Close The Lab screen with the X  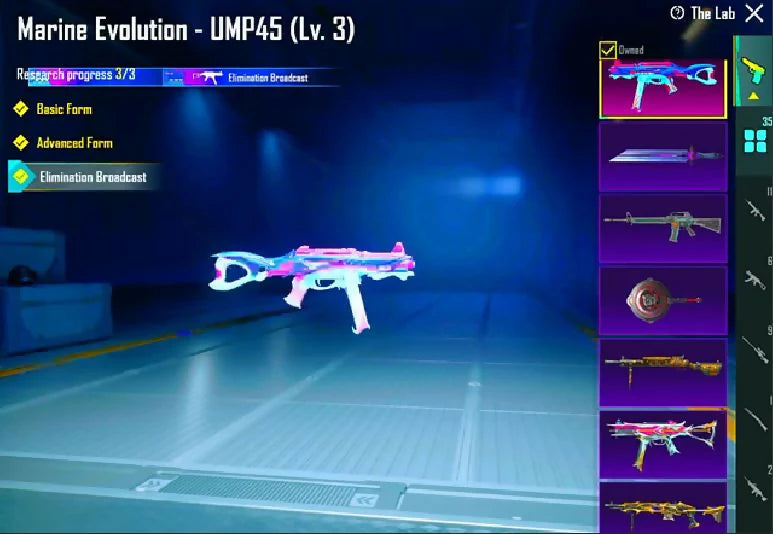(x=753, y=13)
